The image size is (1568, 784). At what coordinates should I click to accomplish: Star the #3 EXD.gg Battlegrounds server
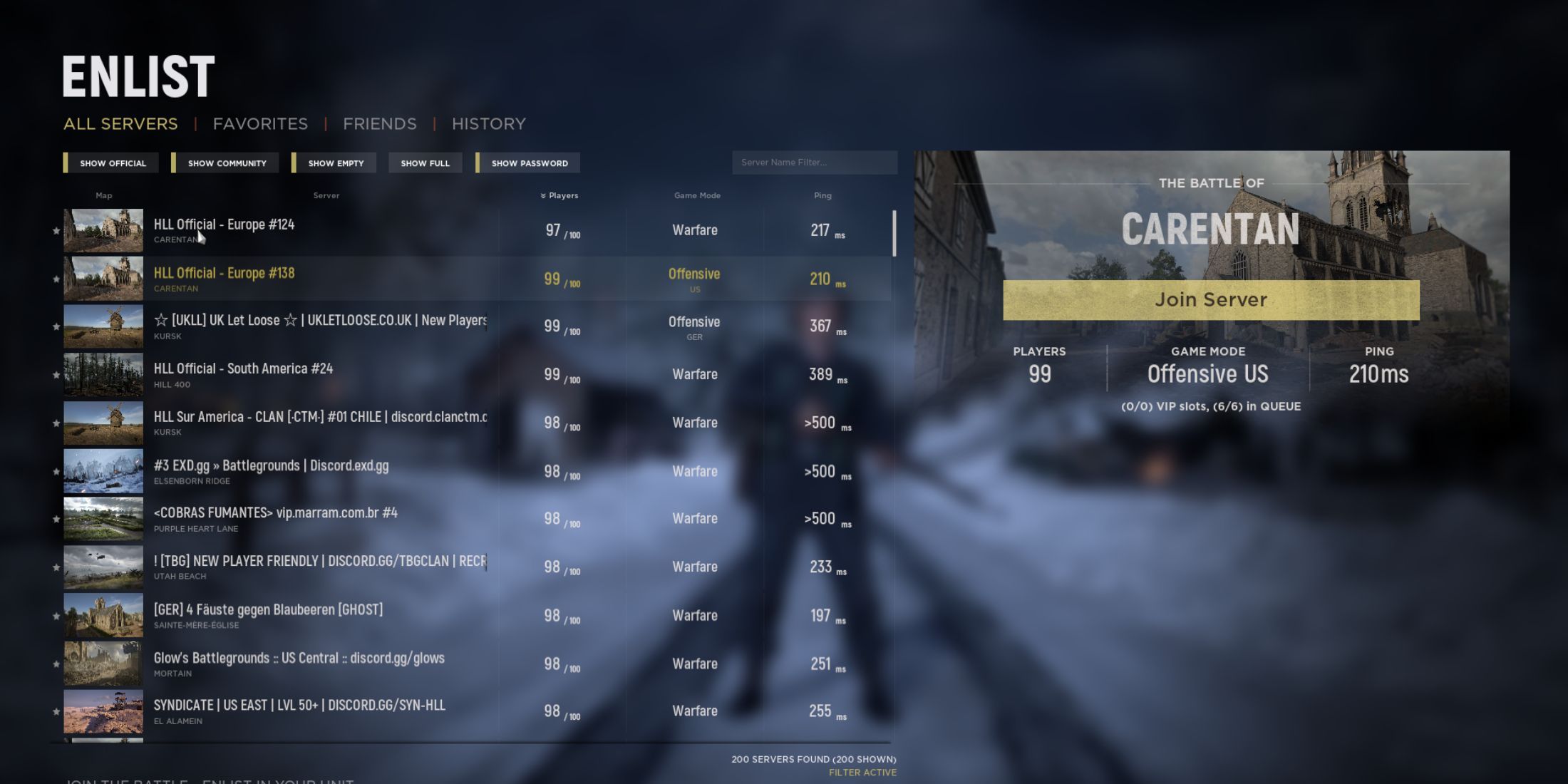56,470
